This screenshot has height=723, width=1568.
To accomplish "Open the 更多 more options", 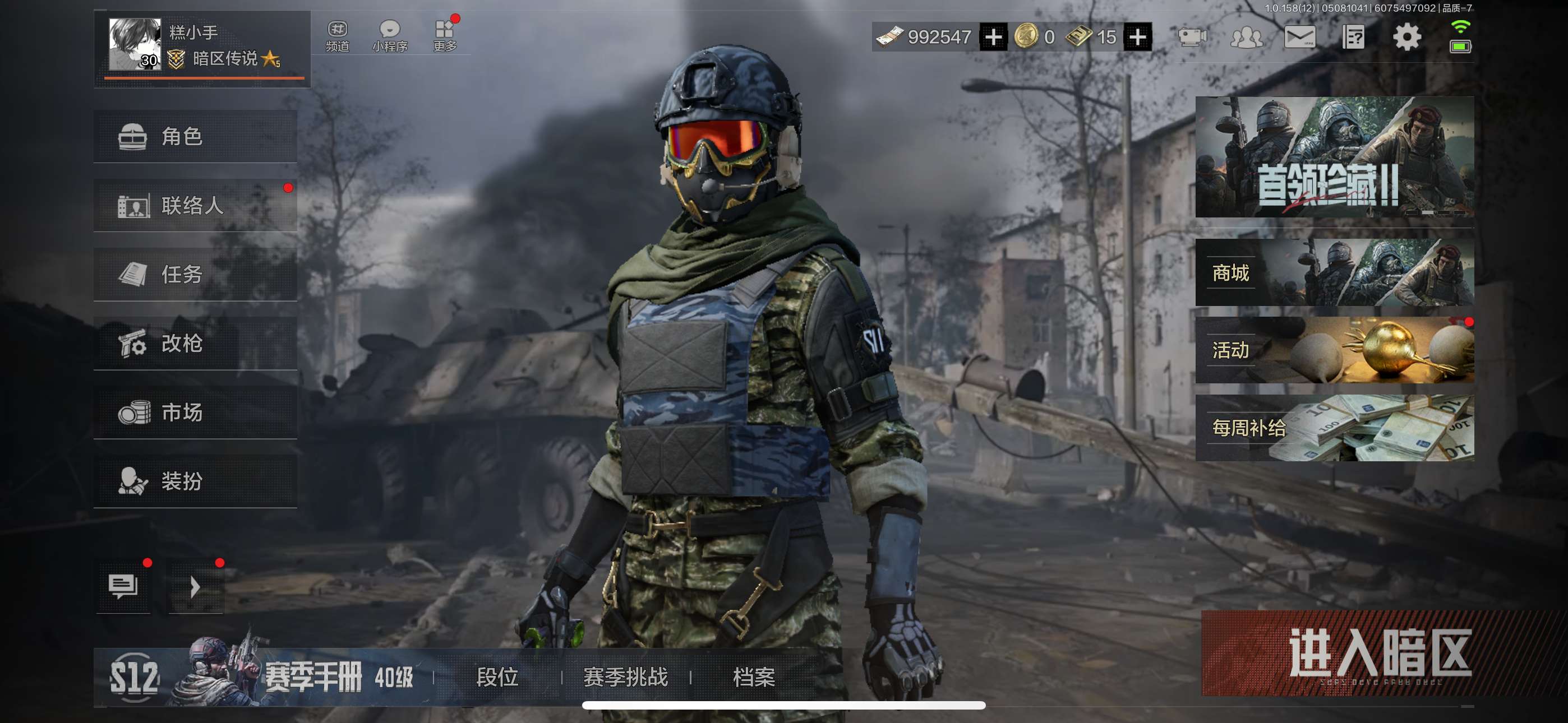I will click(x=445, y=36).
